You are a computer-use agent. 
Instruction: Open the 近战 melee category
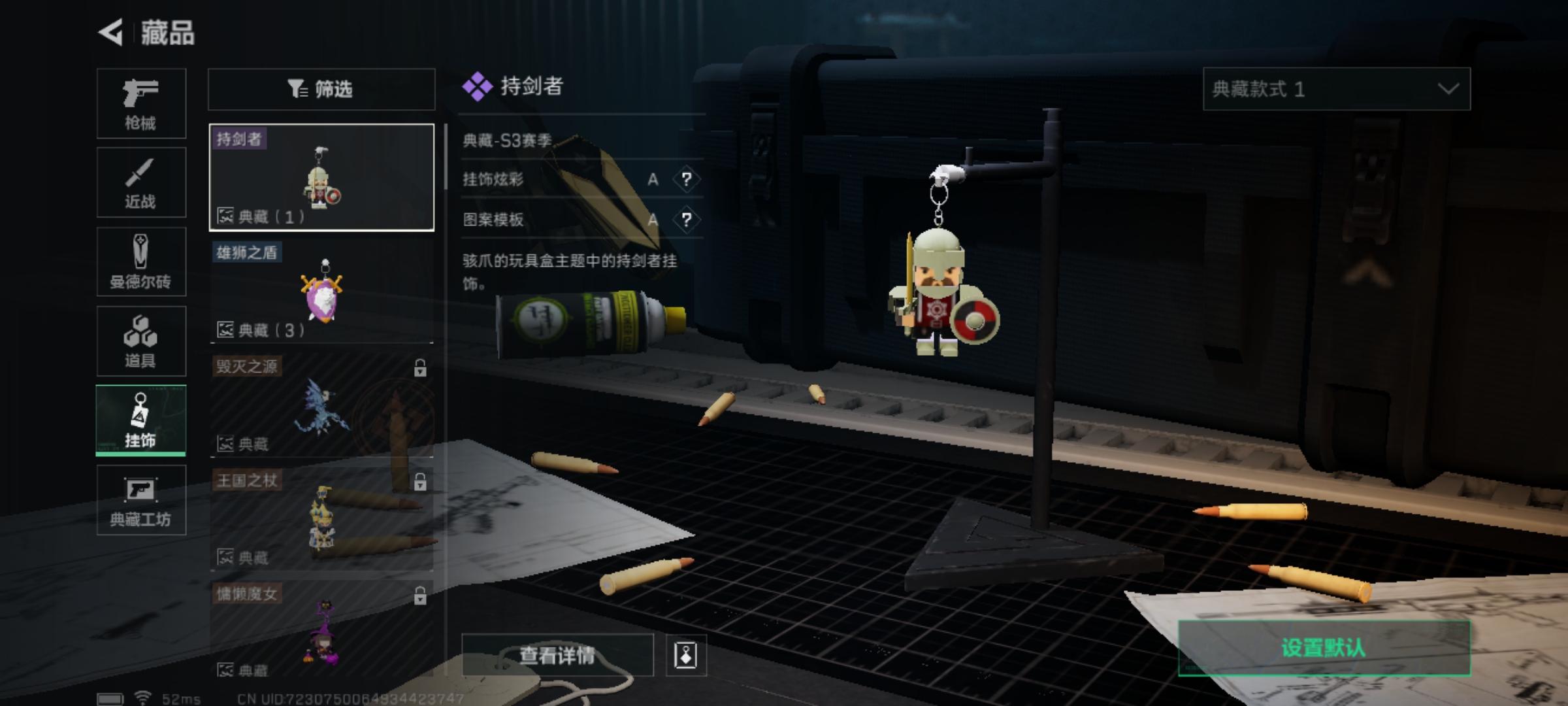[141, 182]
